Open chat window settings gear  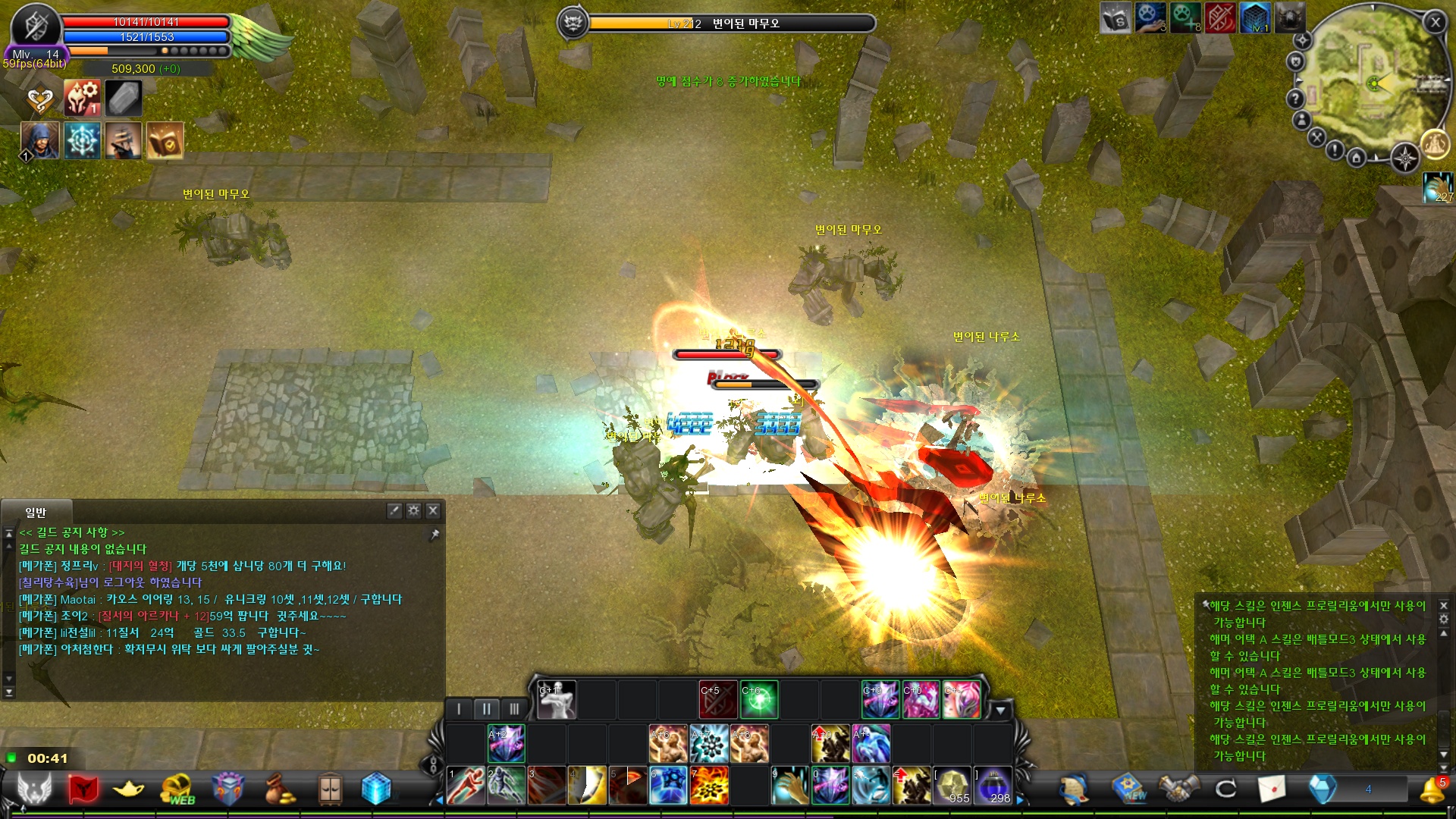click(x=413, y=511)
